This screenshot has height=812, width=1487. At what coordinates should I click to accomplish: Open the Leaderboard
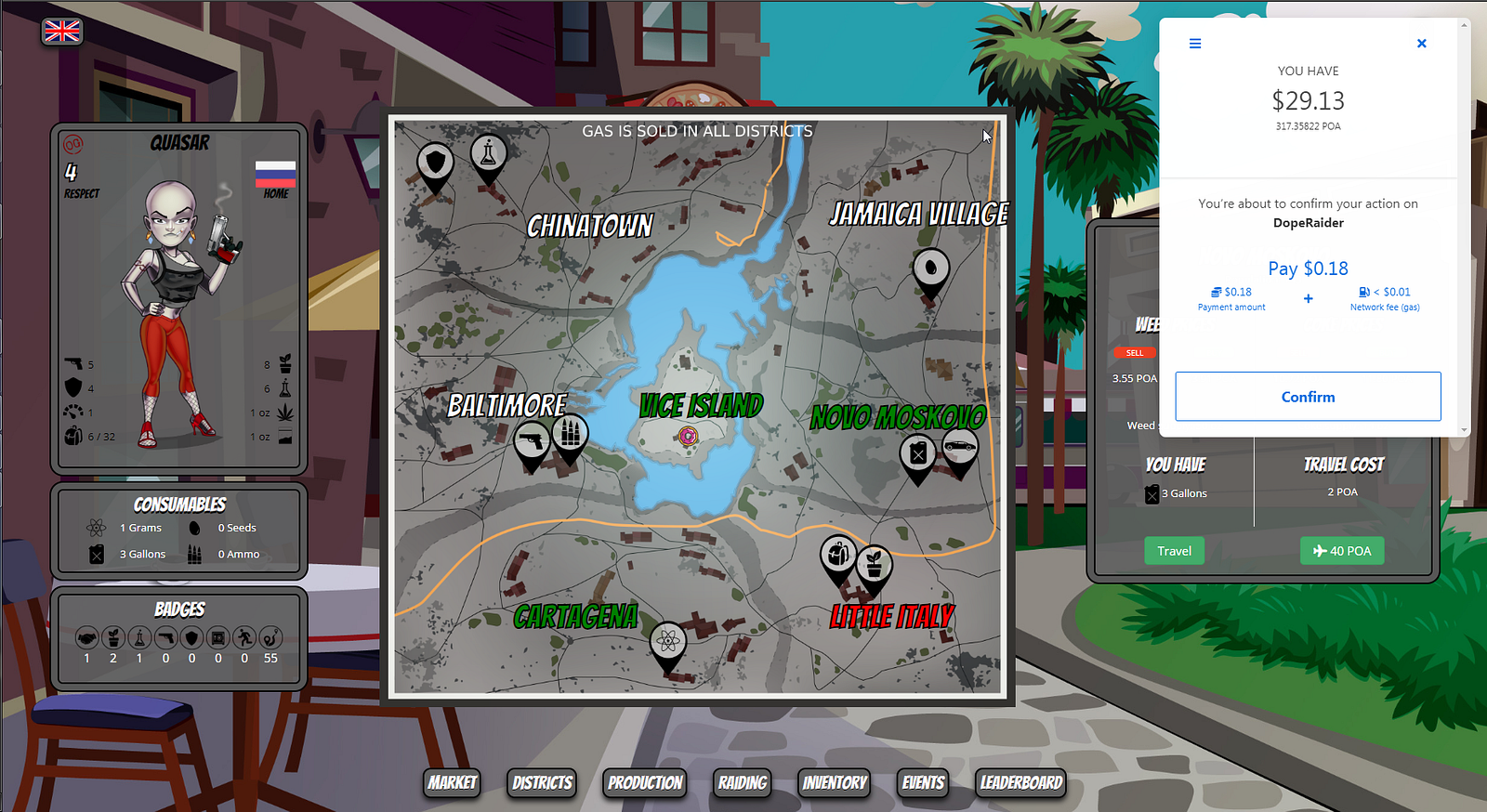pos(1020,782)
